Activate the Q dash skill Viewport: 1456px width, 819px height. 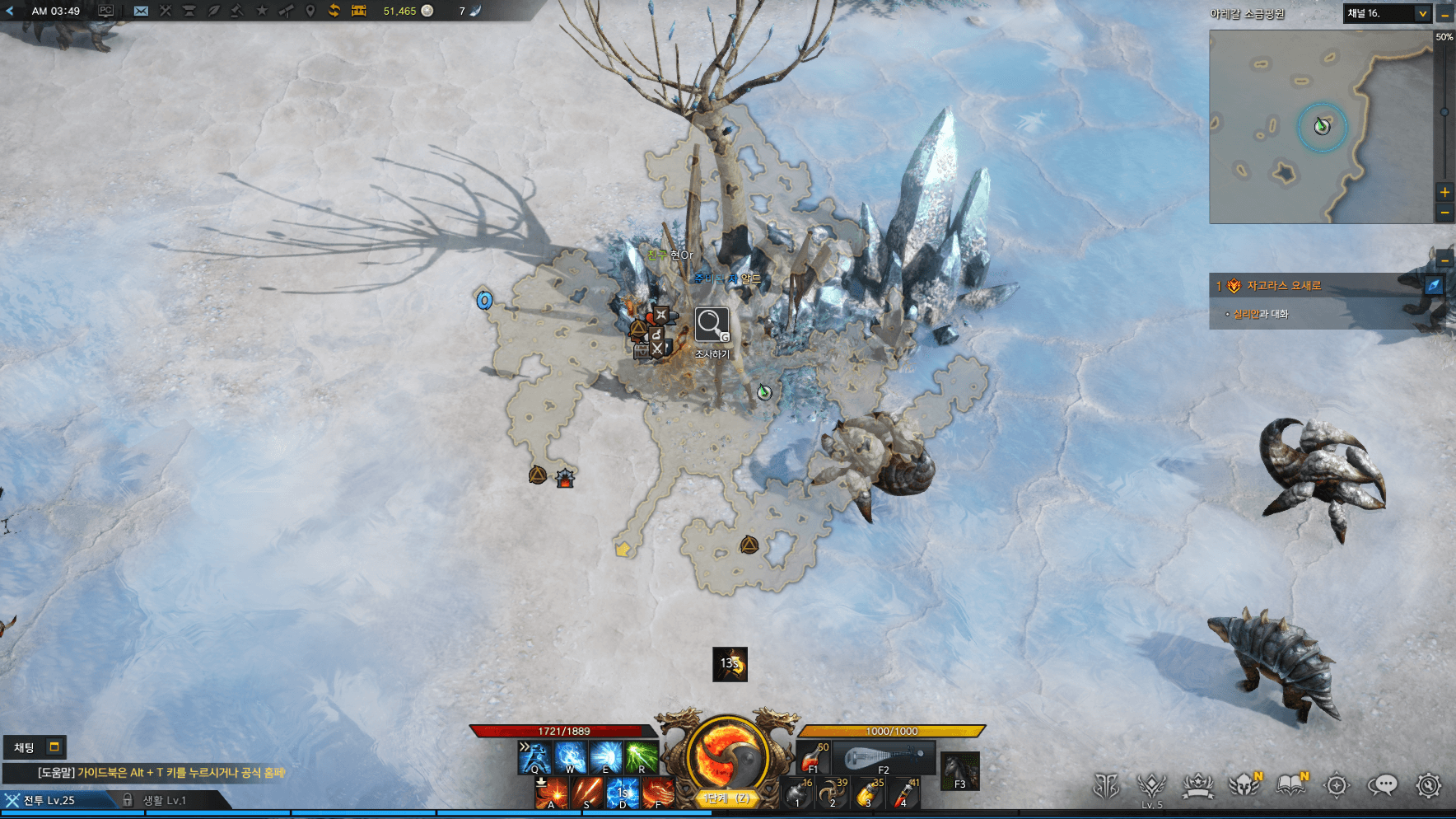coord(534,757)
